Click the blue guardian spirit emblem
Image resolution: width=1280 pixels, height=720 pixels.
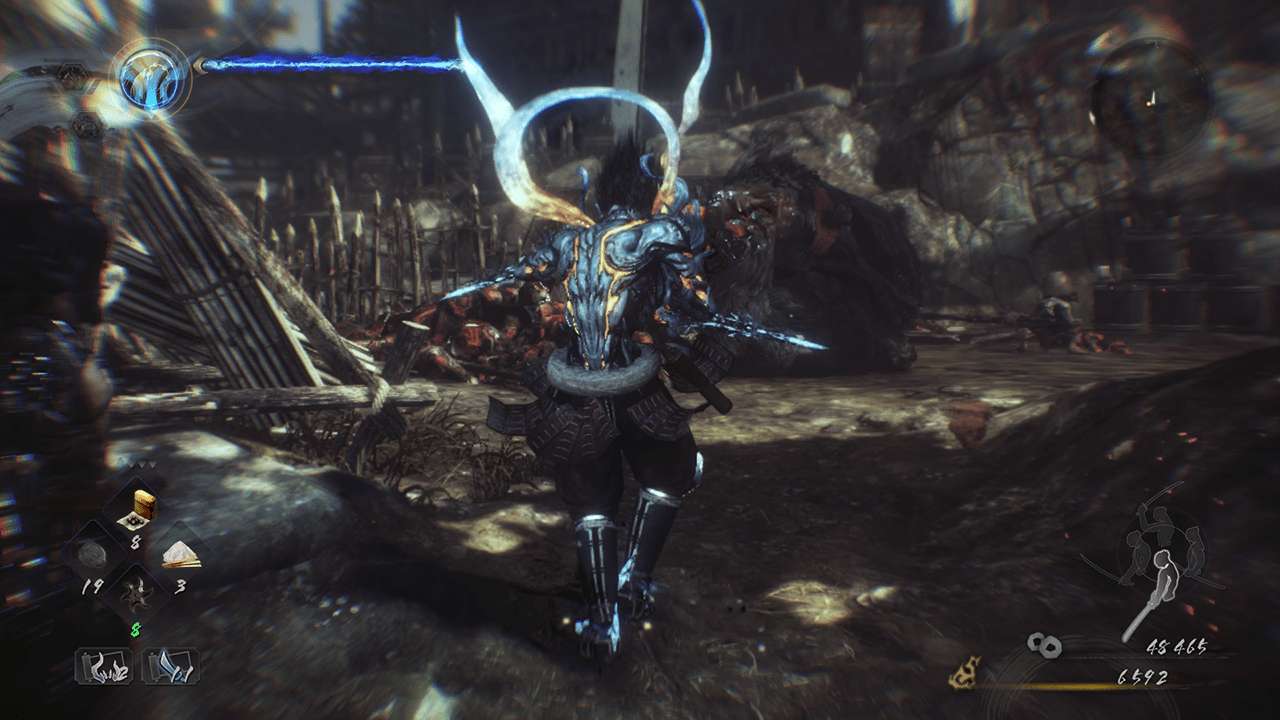pyautogui.click(x=154, y=79)
